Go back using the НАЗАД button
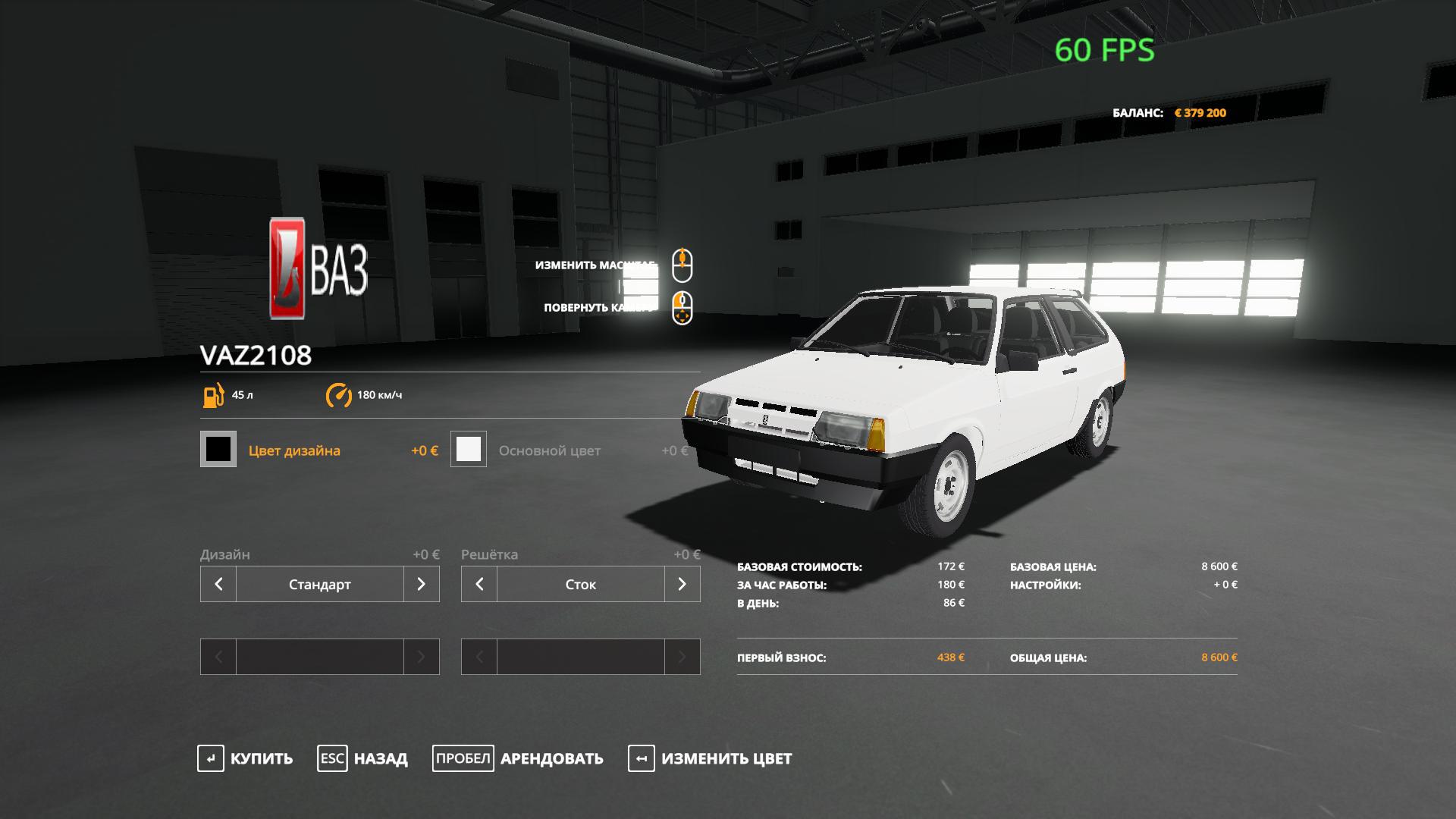The width and height of the screenshot is (1456, 819). pyautogui.click(x=362, y=758)
